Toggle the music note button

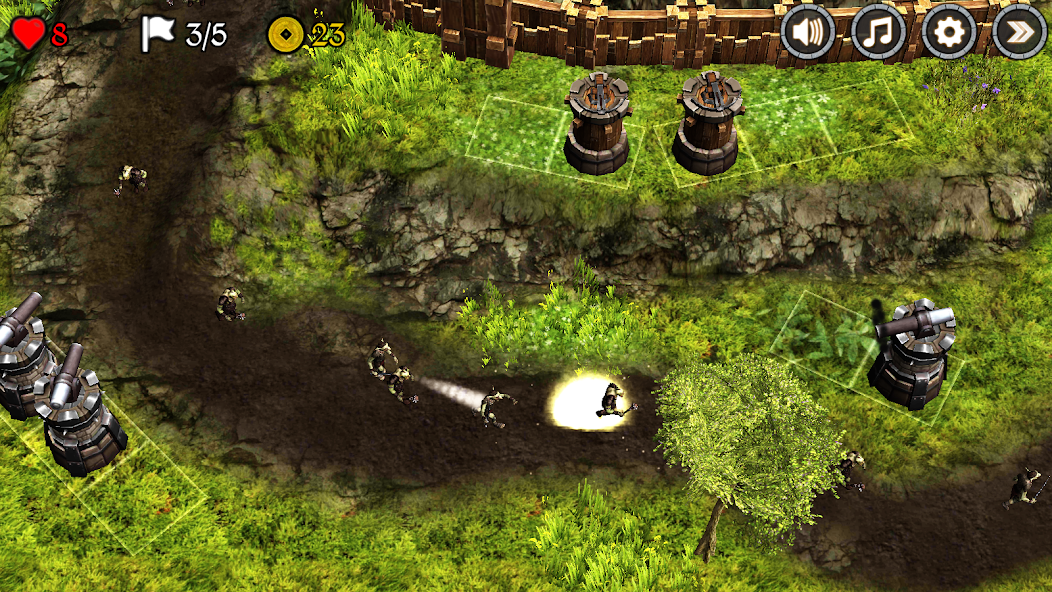[878, 32]
